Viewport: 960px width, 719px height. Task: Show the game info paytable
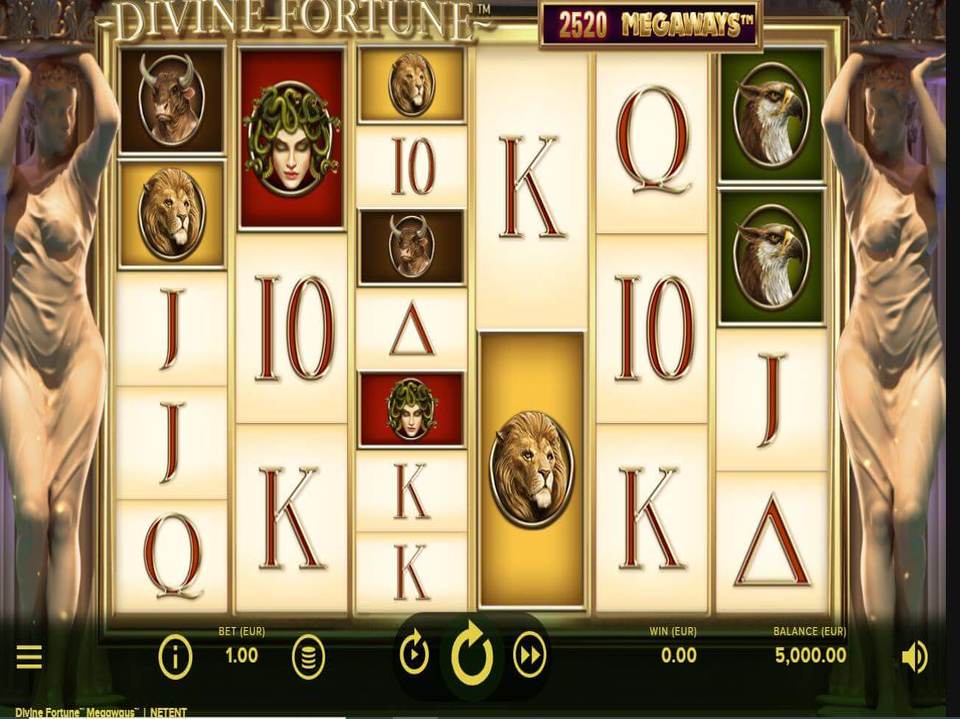(x=175, y=657)
